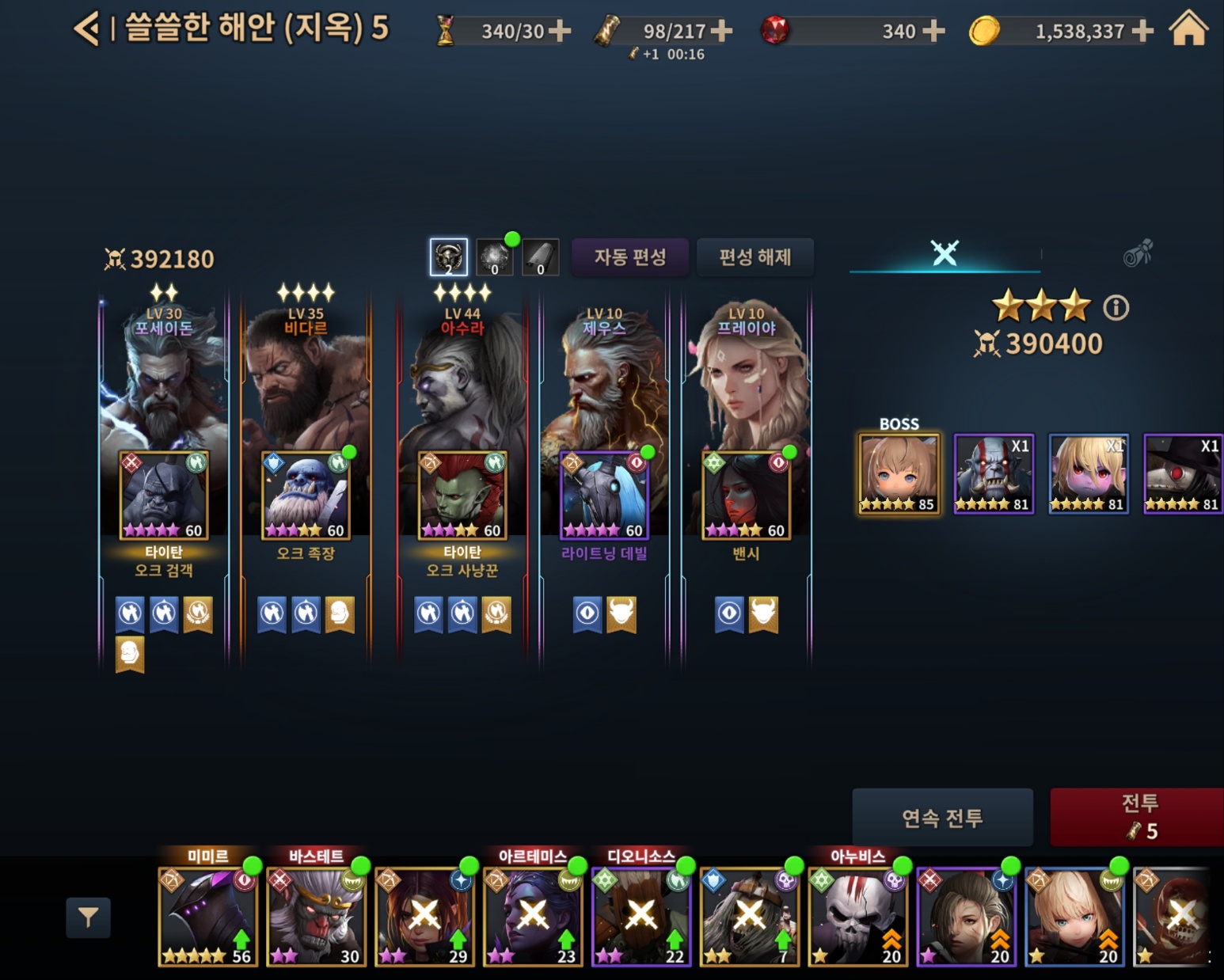Select 라이트닝 데빌 unit under Zeus
Screen dimensions: 1224x980
pos(604,496)
